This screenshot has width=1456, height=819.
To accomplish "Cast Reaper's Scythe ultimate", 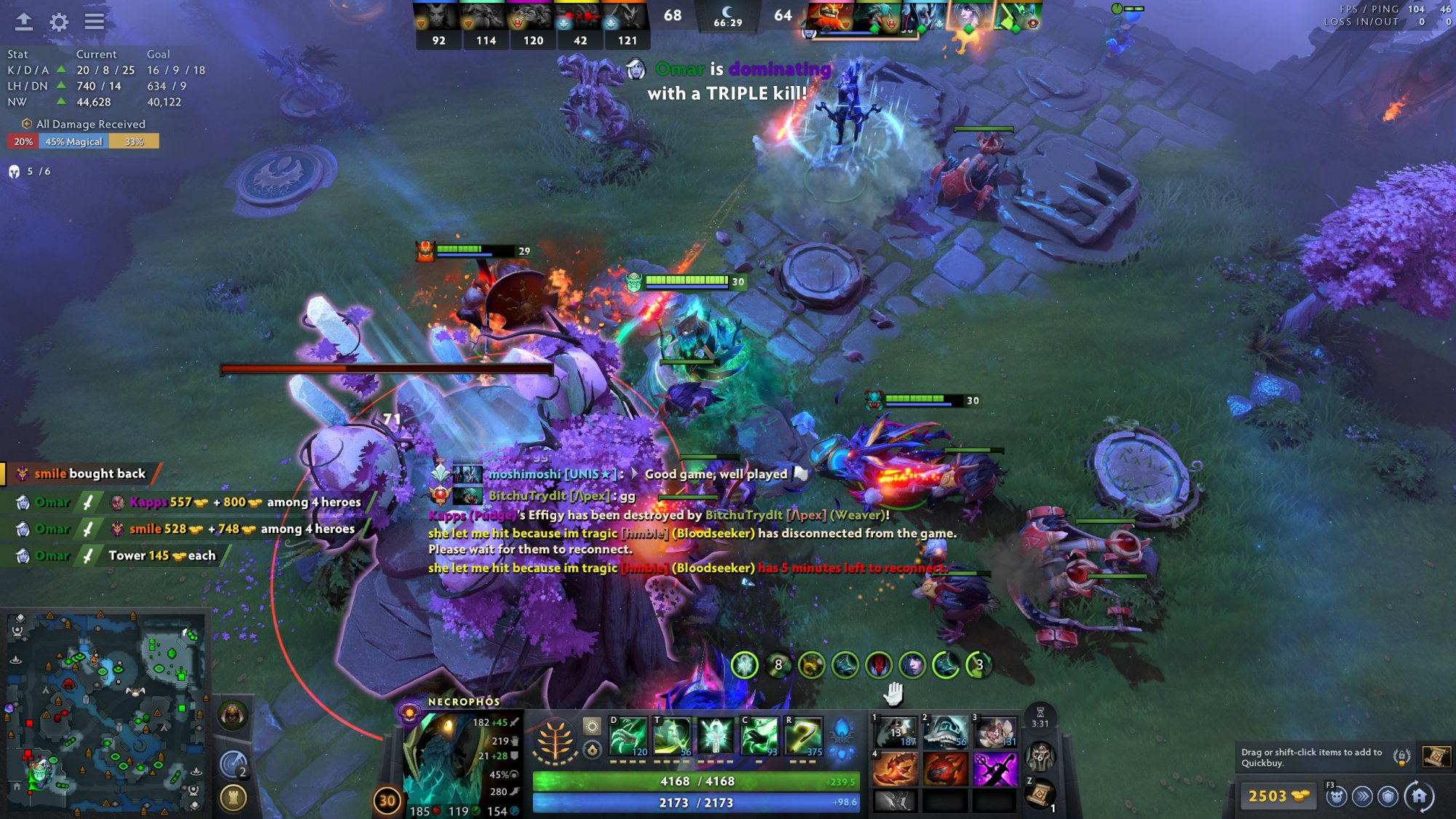I will tap(804, 736).
